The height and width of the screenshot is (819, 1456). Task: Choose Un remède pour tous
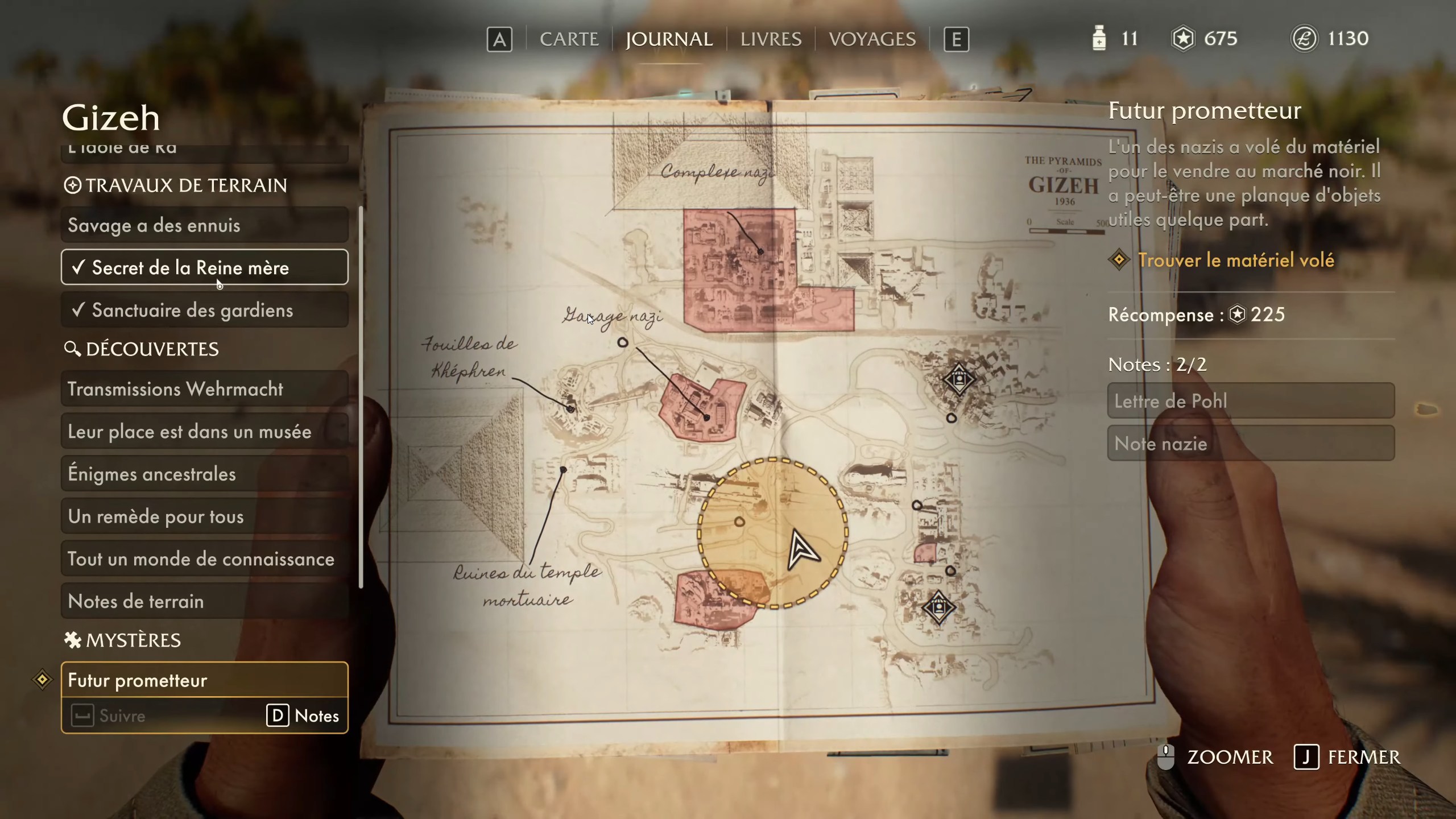[x=205, y=516]
